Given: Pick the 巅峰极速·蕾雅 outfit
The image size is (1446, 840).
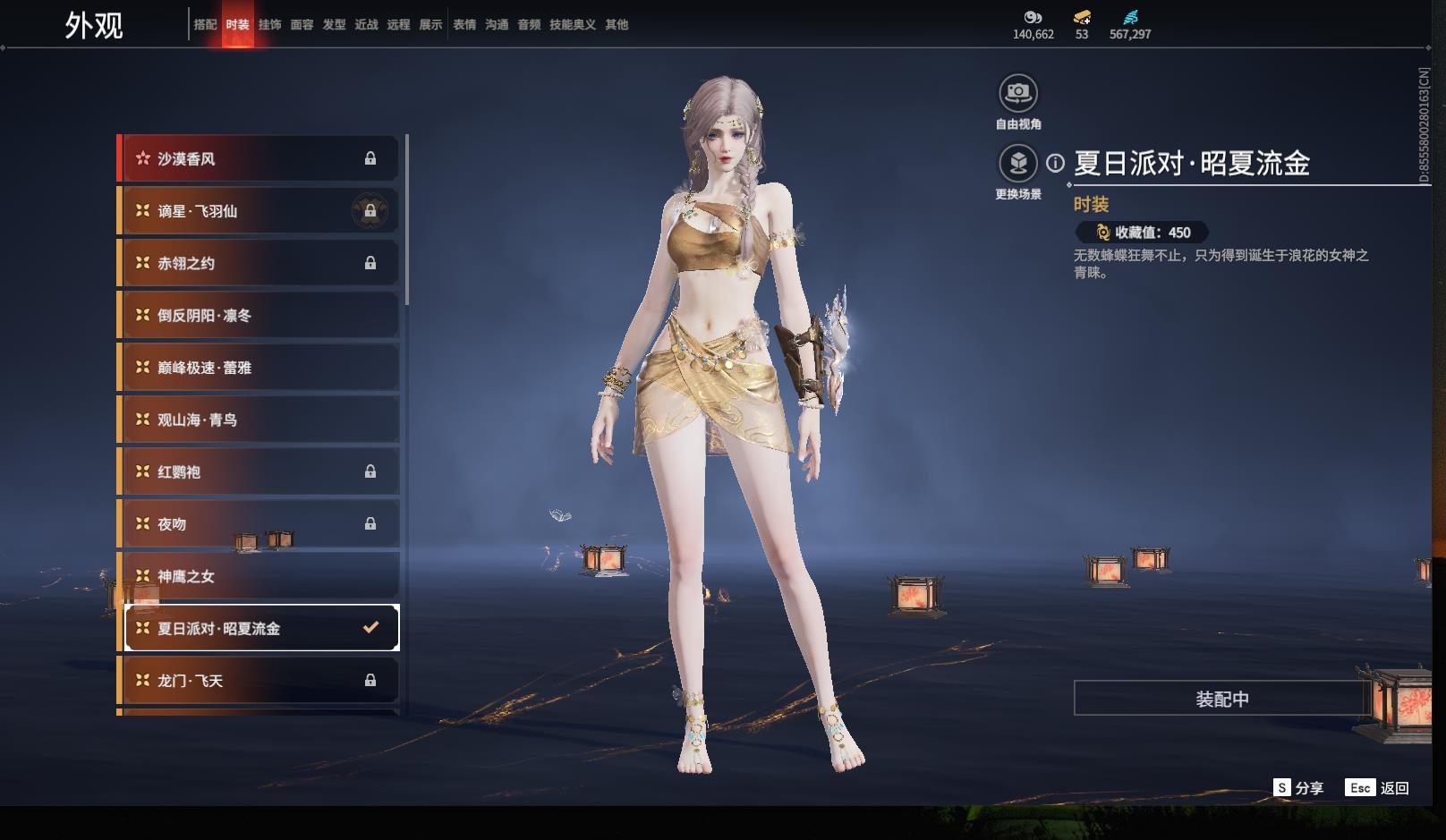Looking at the screenshot, I should click(x=259, y=368).
